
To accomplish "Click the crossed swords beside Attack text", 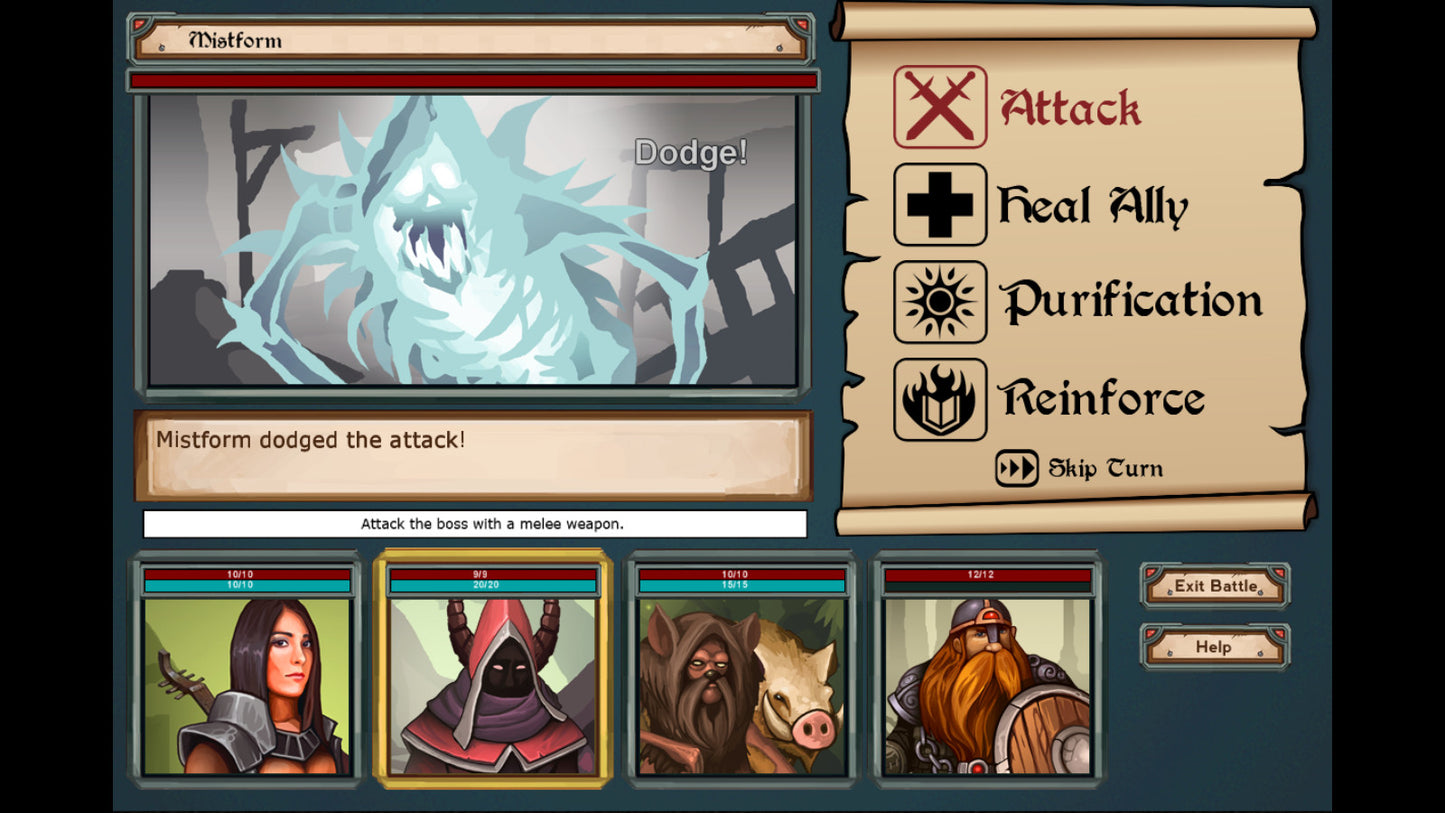I will (939, 107).
